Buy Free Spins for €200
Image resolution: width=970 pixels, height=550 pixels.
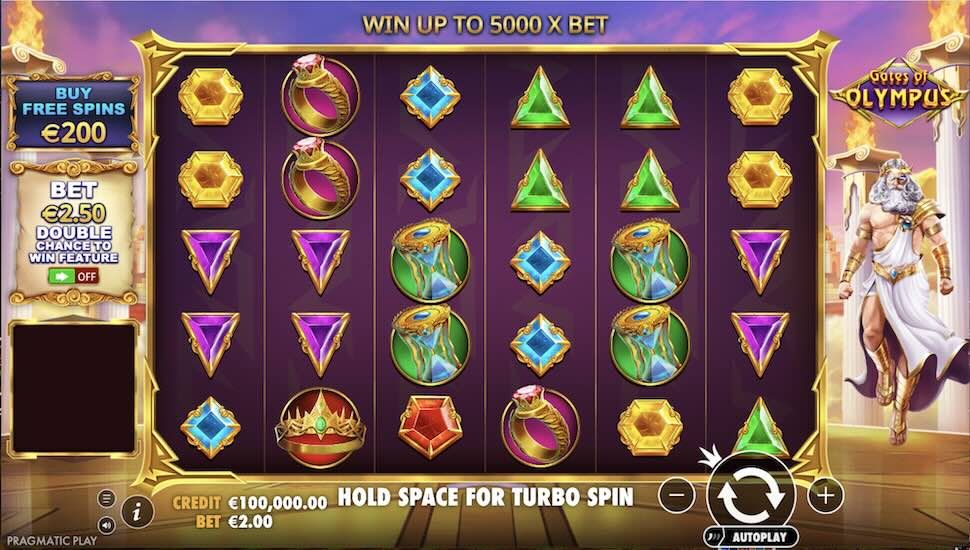coord(73,112)
